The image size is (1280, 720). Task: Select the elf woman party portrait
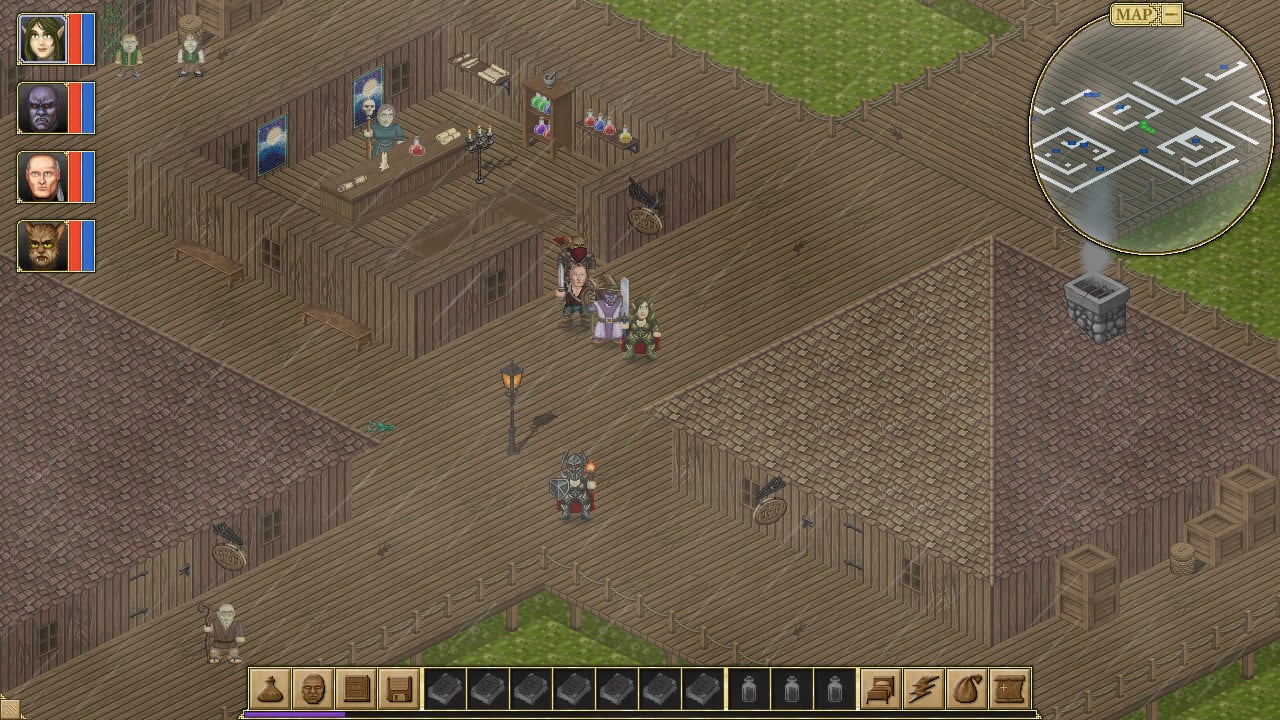pyautogui.click(x=43, y=39)
